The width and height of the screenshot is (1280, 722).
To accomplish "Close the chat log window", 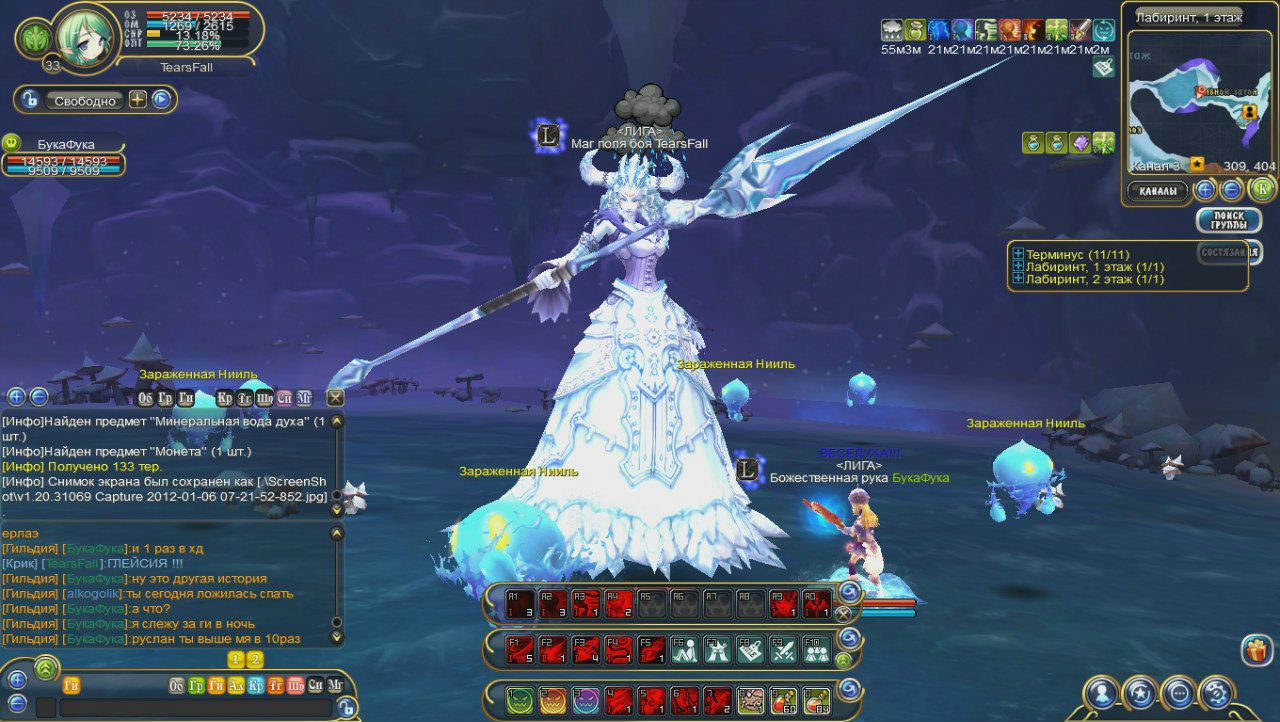I will click(335, 397).
